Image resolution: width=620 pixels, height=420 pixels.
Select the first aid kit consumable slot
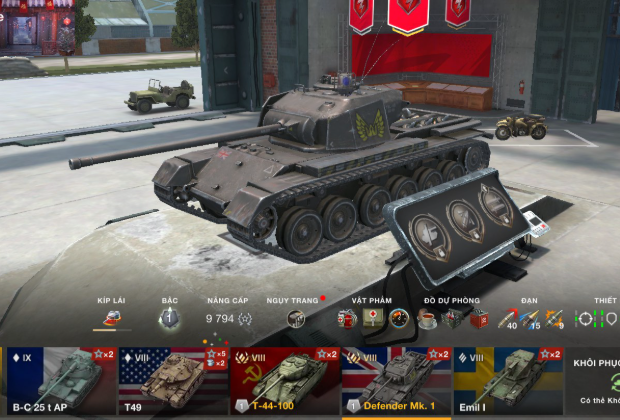pyautogui.click(x=373, y=319)
